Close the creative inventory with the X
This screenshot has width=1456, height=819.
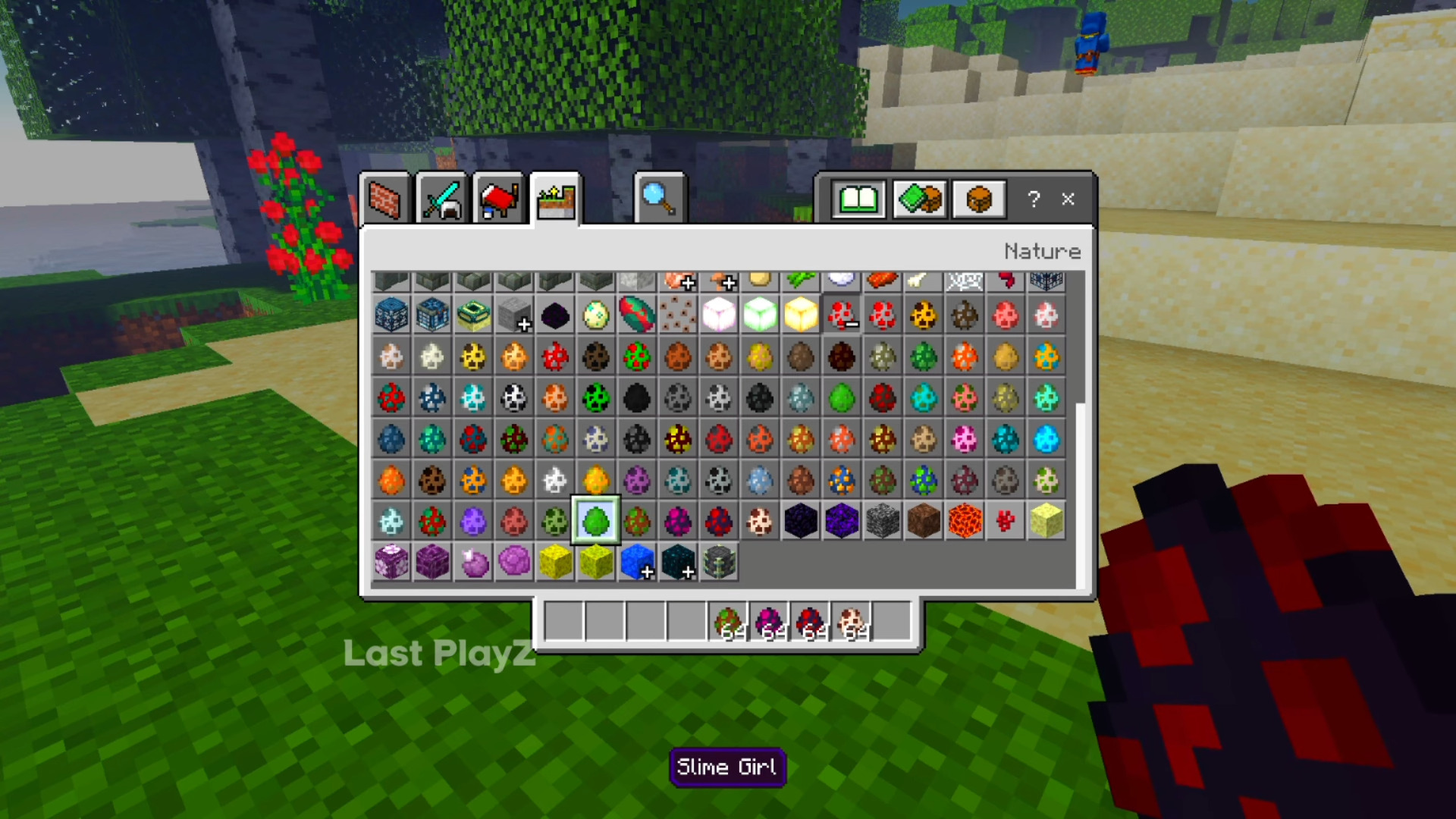[x=1068, y=199]
